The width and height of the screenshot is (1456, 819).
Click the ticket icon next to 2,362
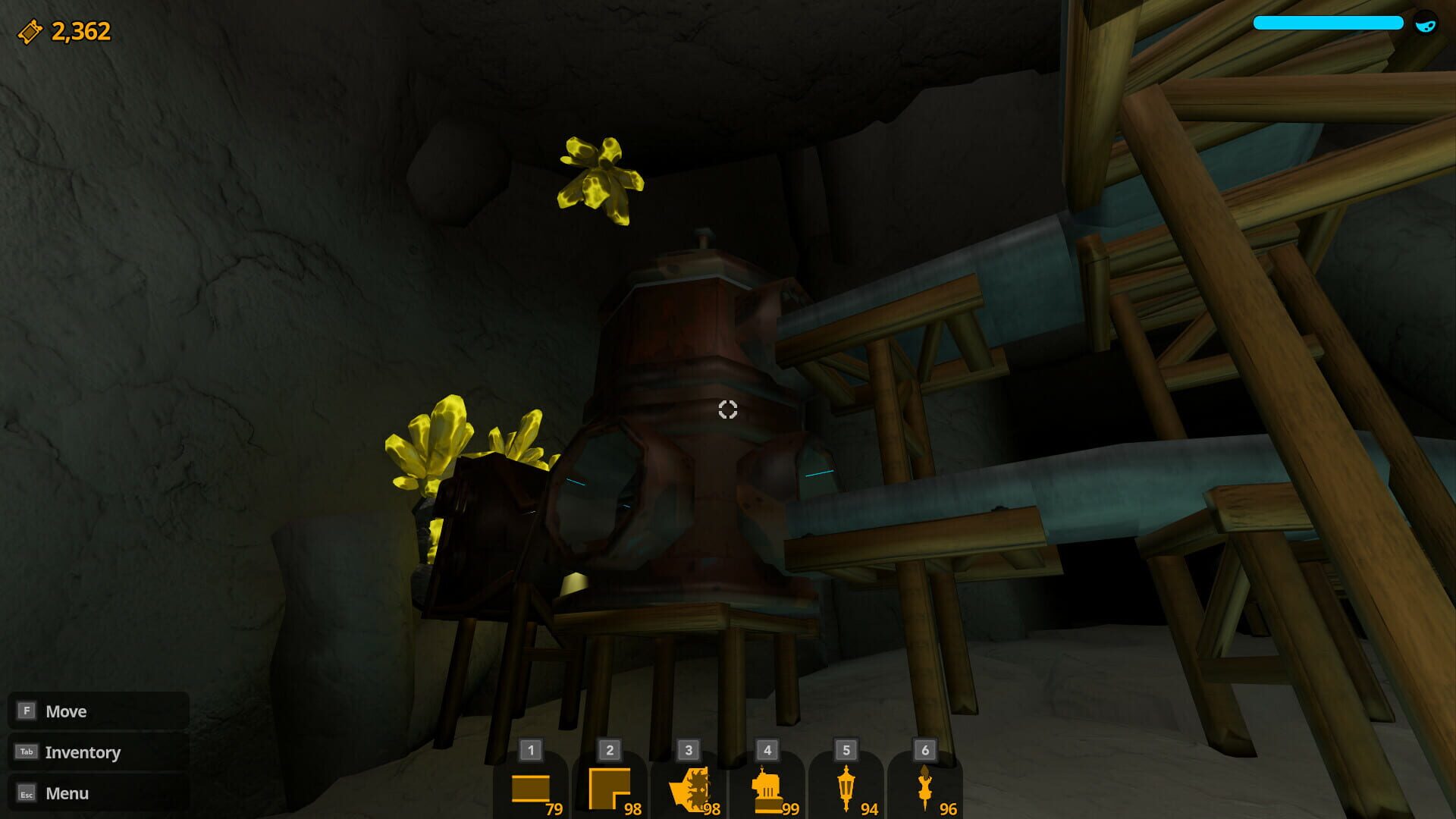(x=28, y=31)
